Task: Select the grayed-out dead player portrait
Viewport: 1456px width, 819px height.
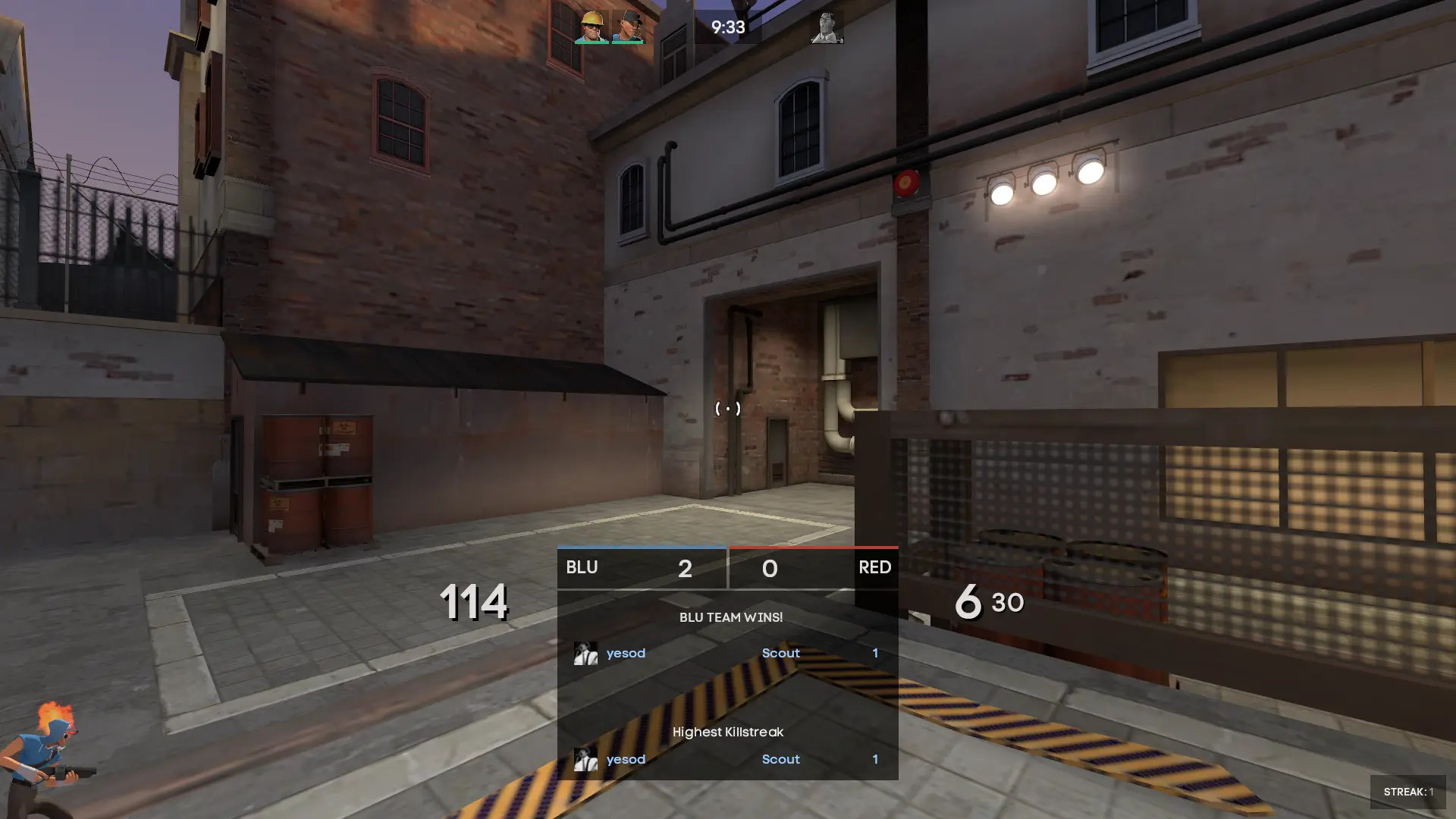Action: (x=827, y=29)
